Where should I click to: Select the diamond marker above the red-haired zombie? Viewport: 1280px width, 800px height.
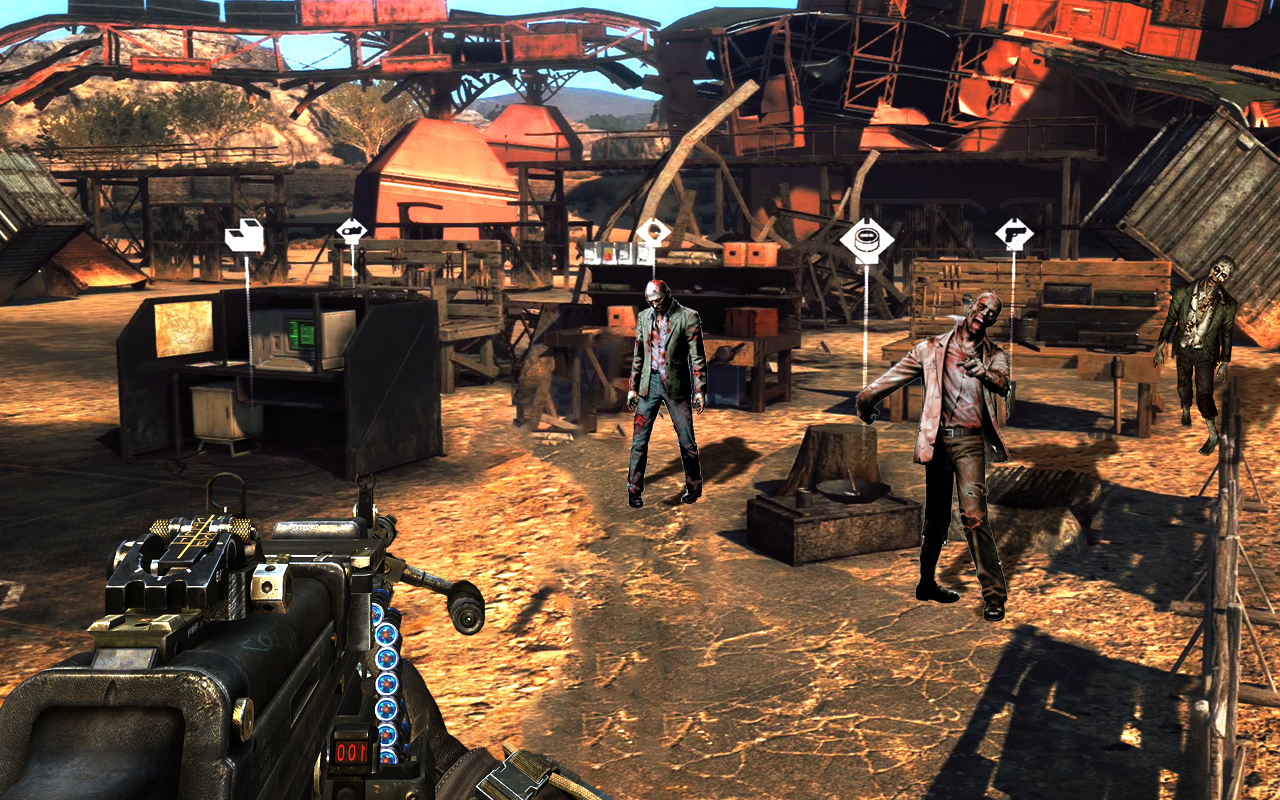point(653,233)
